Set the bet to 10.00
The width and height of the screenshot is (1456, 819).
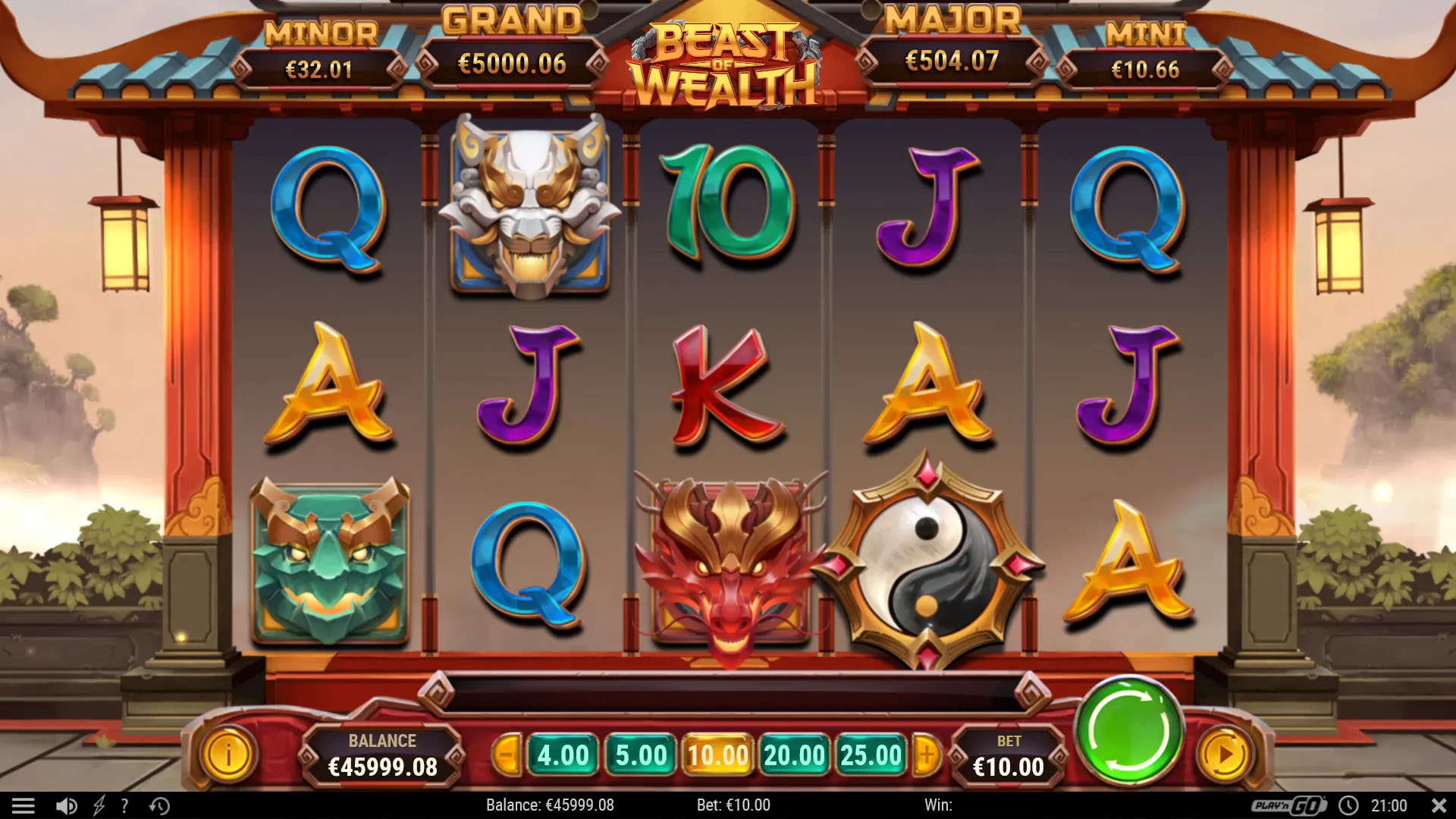click(x=717, y=755)
